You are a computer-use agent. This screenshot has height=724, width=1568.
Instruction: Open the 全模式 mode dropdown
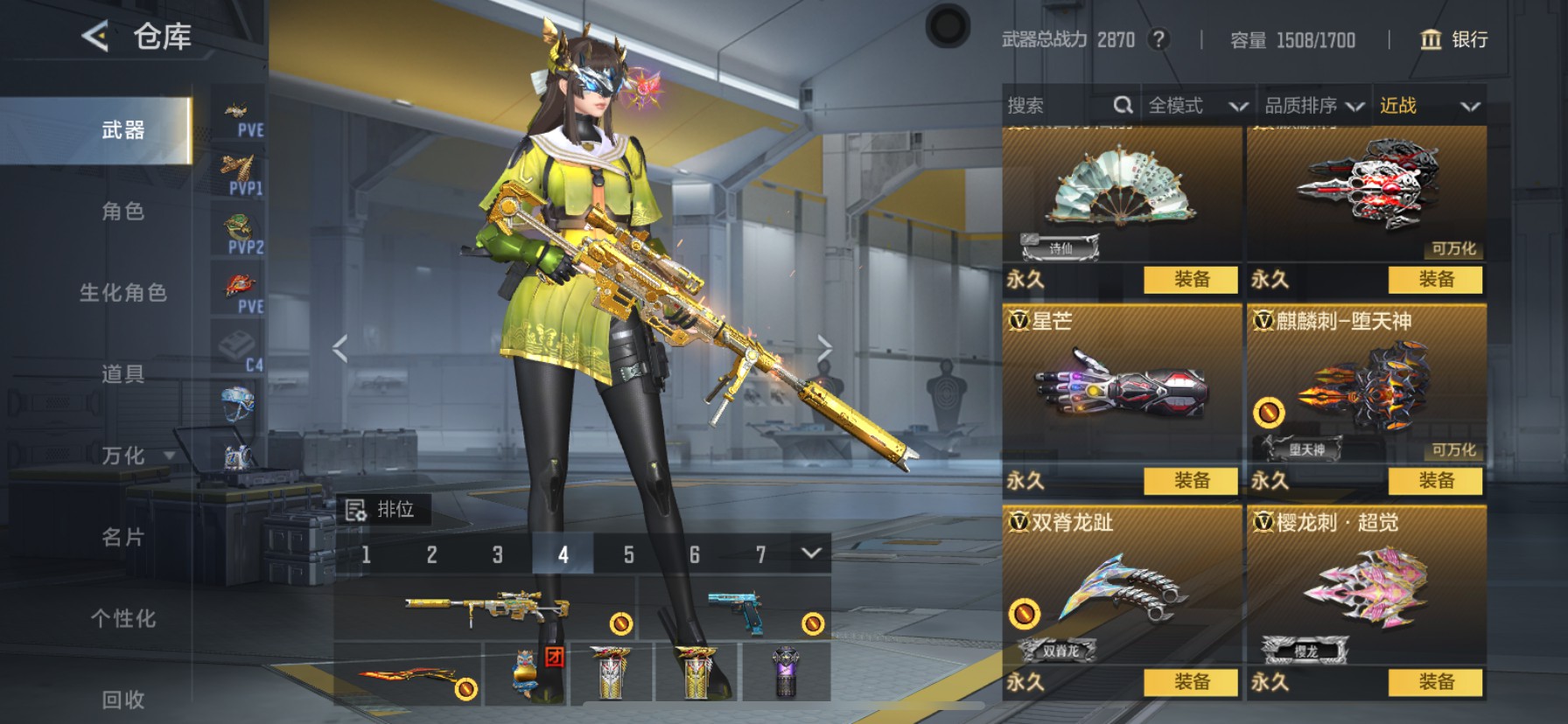1197,106
